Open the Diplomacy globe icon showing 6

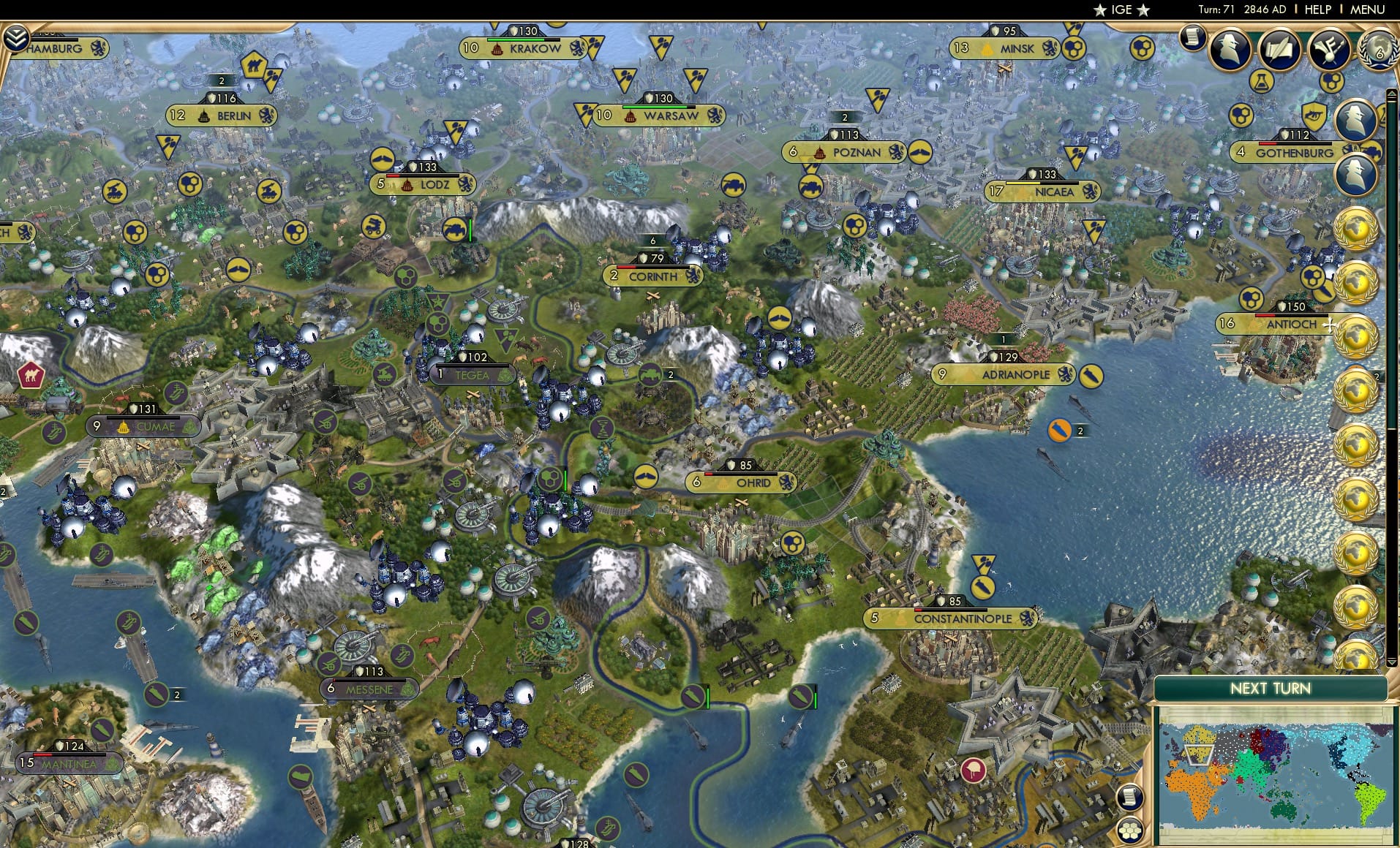tap(1380, 51)
